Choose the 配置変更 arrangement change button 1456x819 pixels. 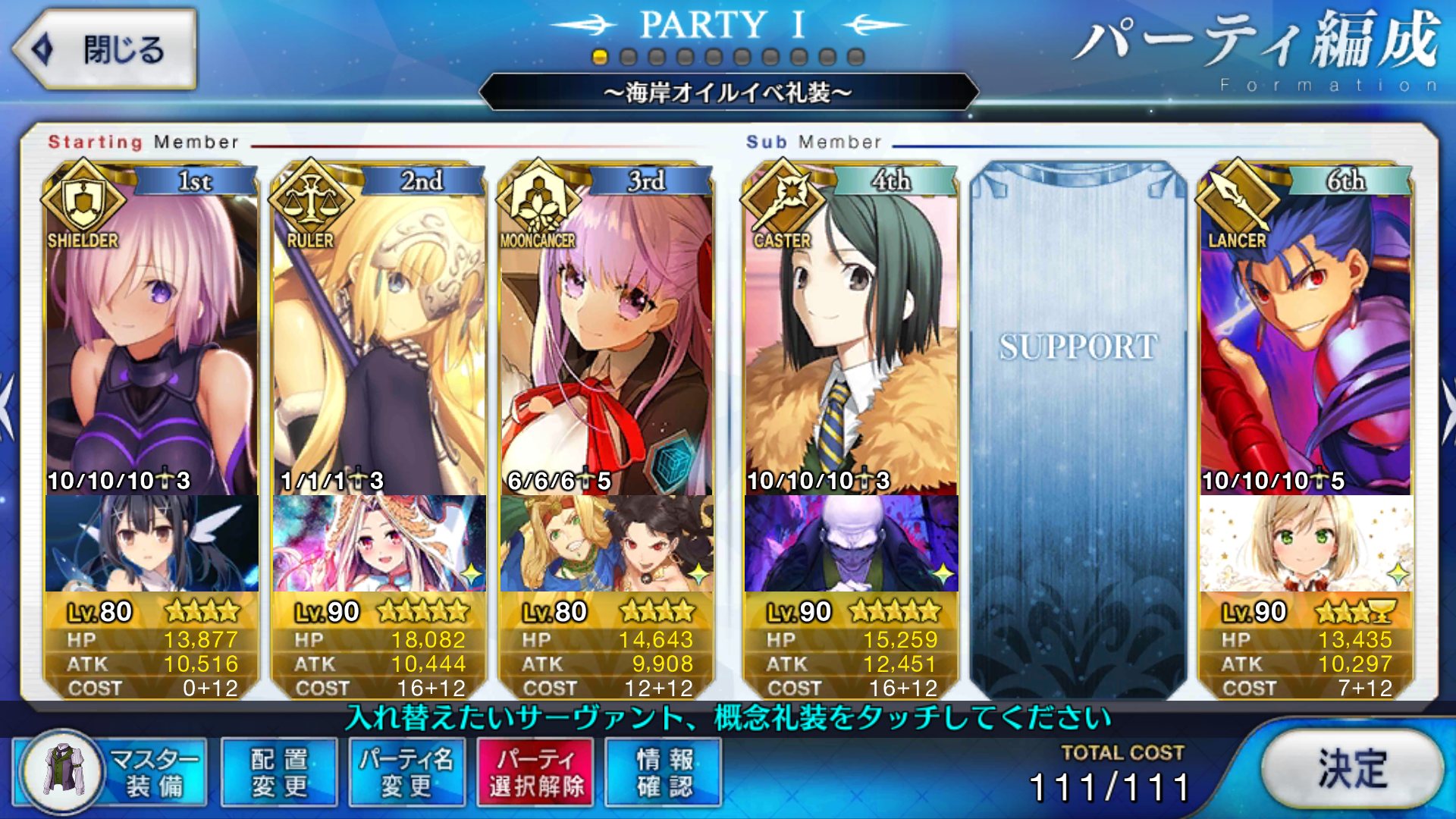[x=279, y=772]
